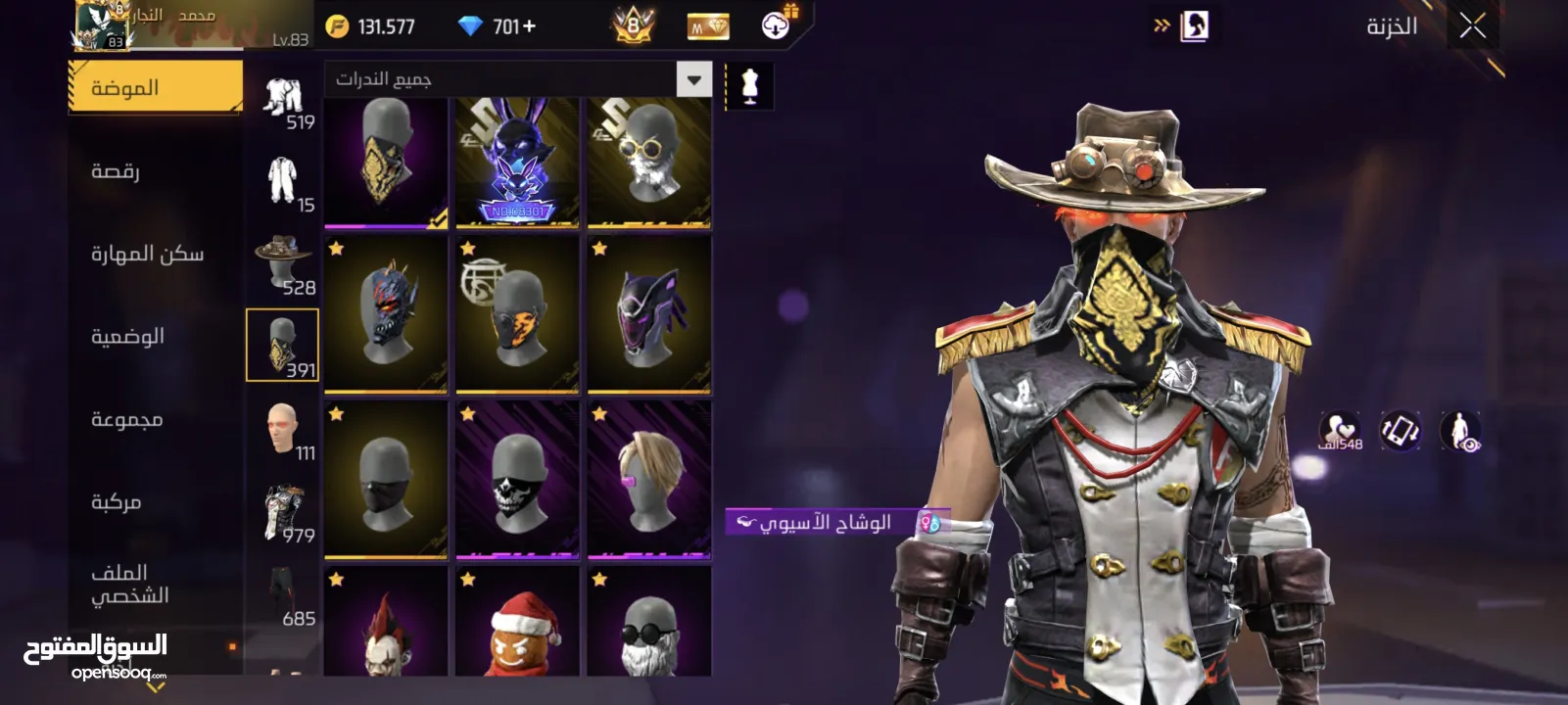Viewport: 1568px width, 705px height.
Task: Select the hat category with 528 items
Action: click(x=283, y=261)
